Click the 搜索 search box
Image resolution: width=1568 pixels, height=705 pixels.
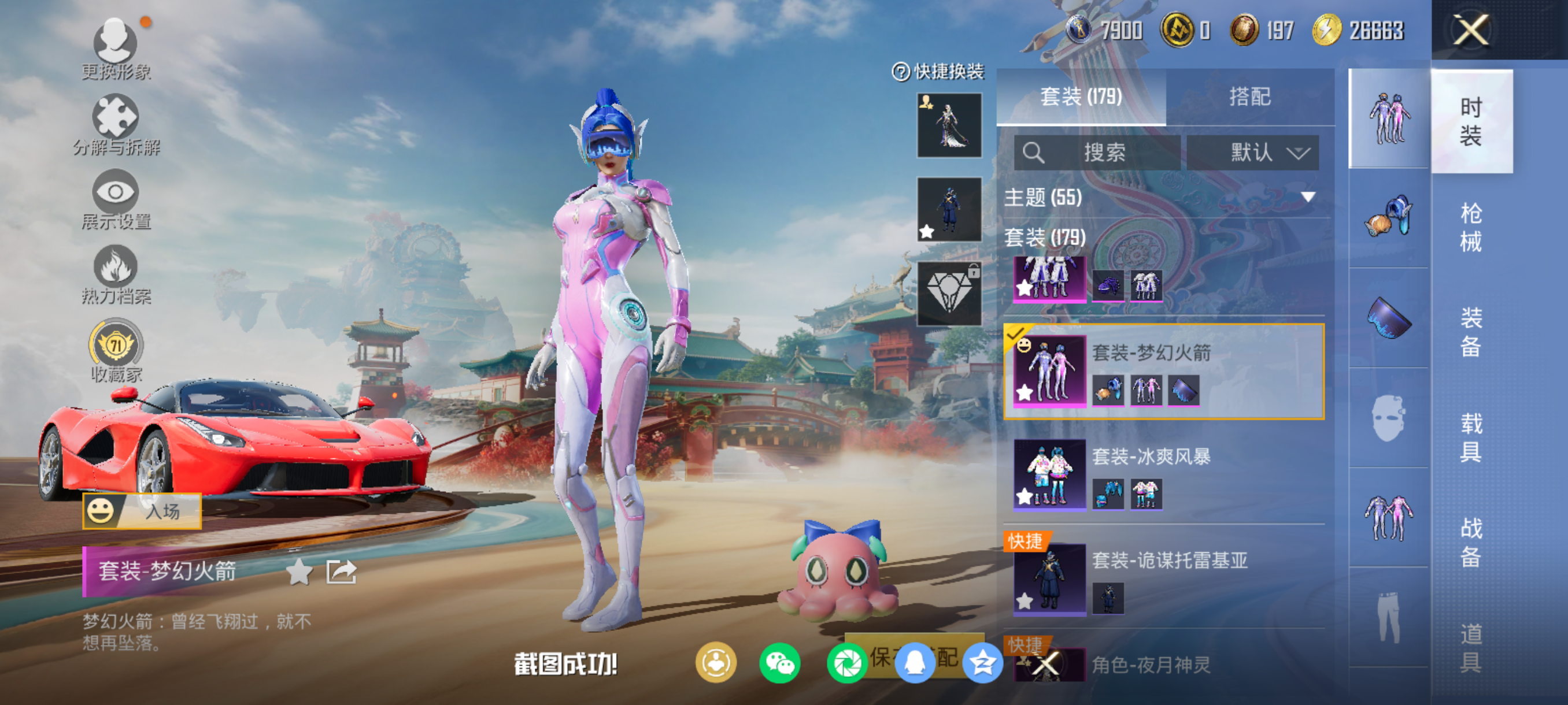pos(1097,152)
